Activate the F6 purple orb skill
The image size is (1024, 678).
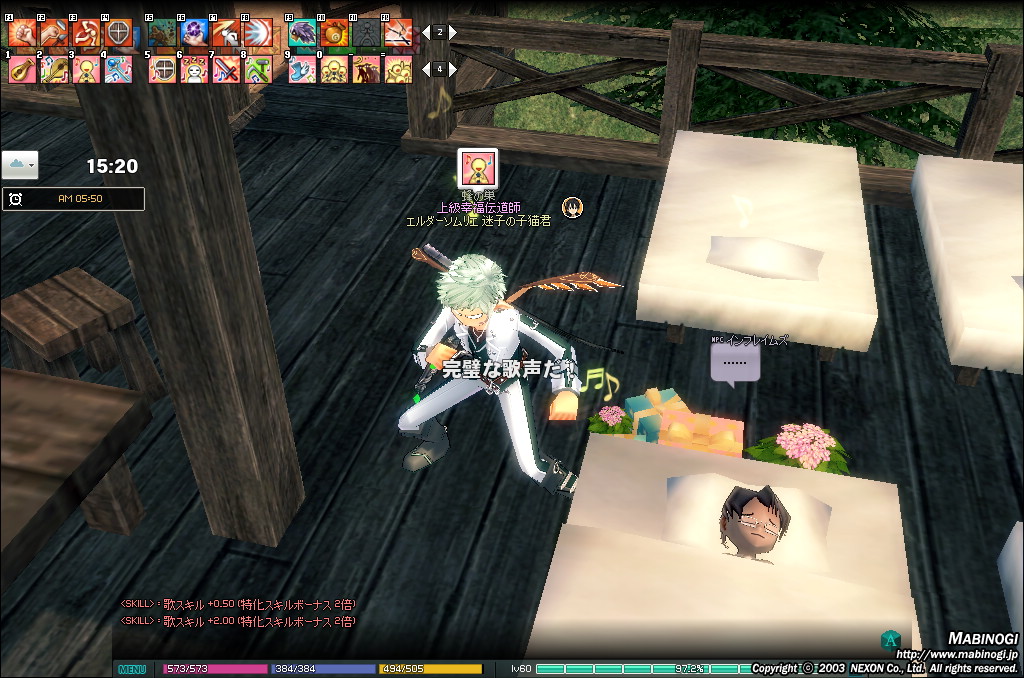tap(194, 34)
